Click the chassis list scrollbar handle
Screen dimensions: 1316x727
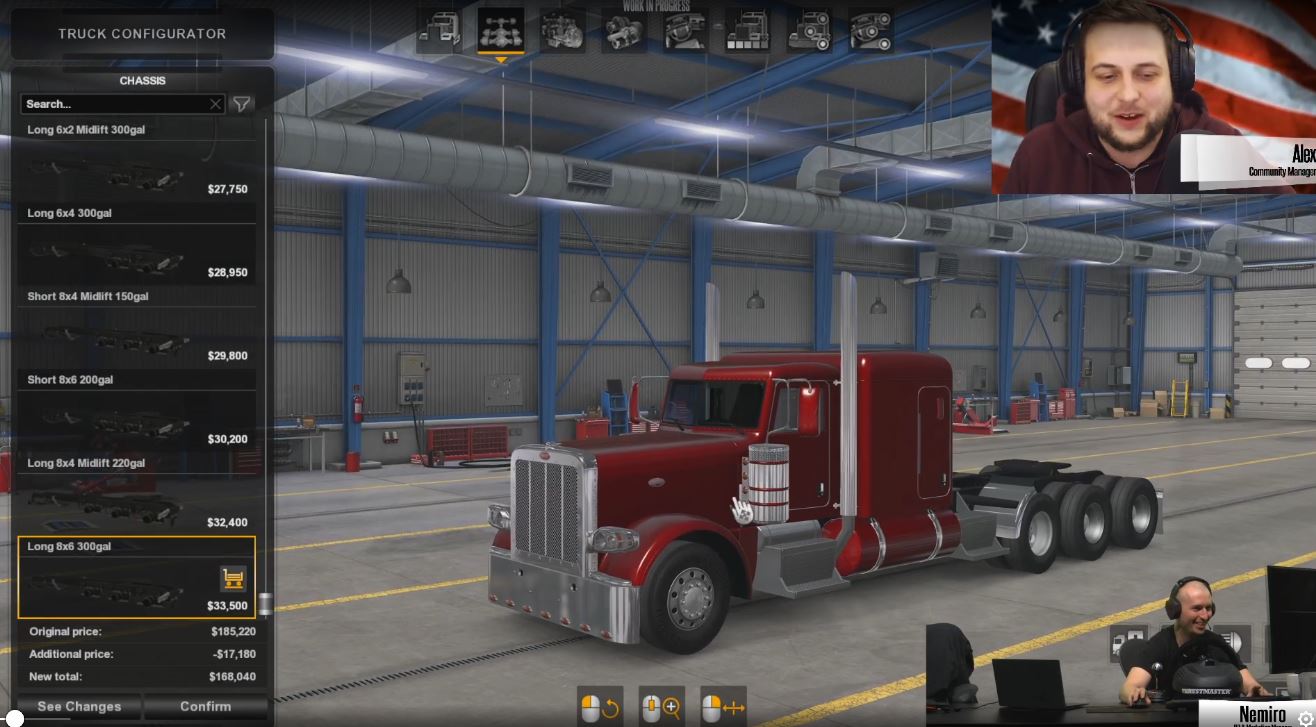(x=265, y=603)
